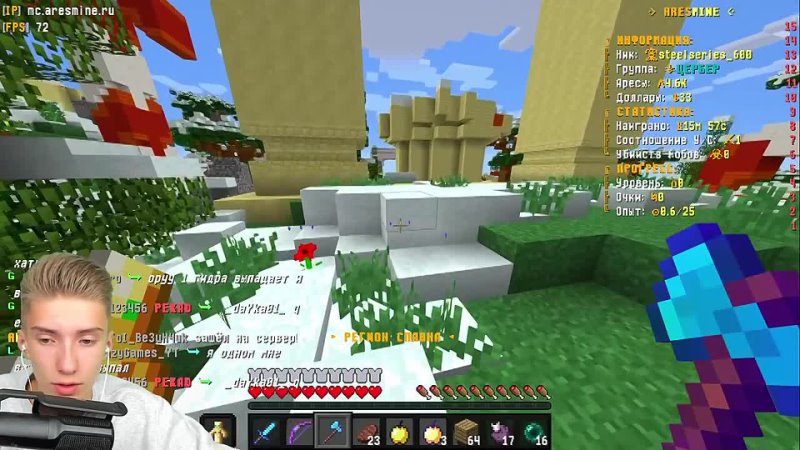Viewport: 800px width, 450px height.
Task: Select the golden apple stack of 3
Action: [x=434, y=431]
